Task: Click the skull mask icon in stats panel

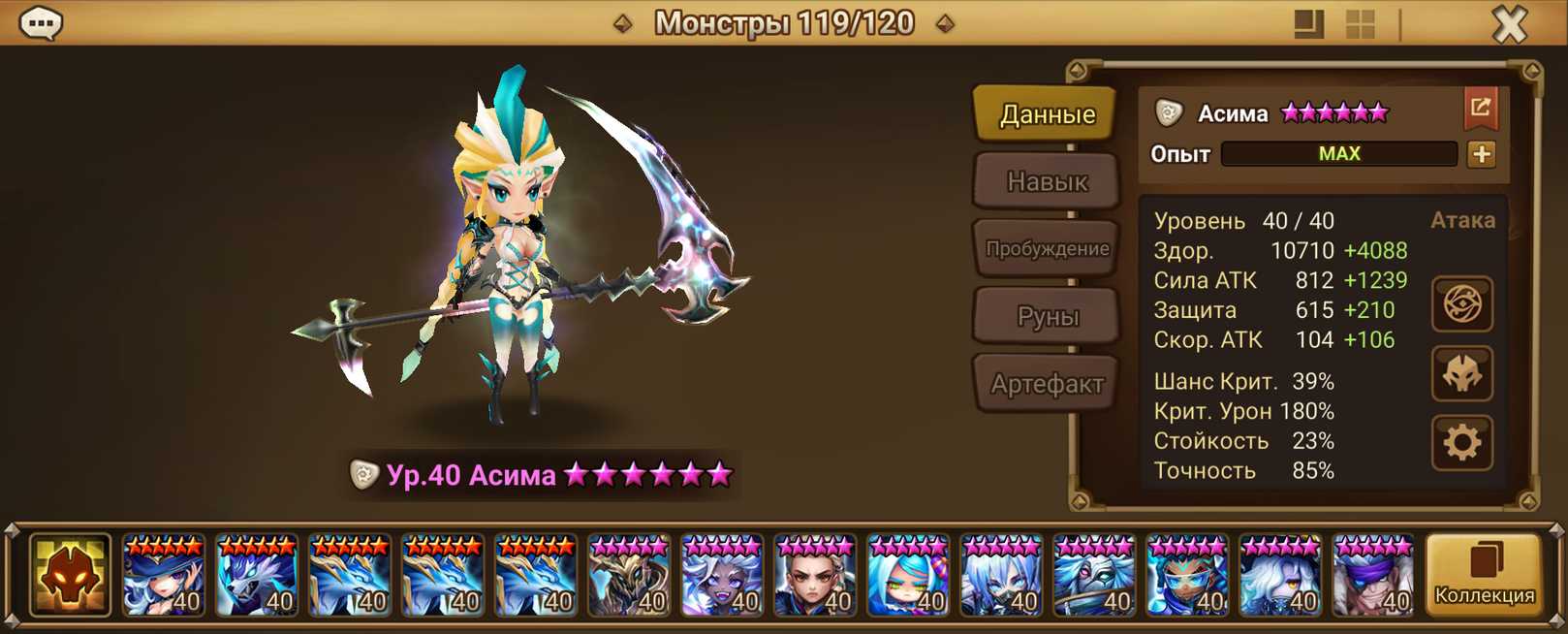Action: click(x=1461, y=374)
